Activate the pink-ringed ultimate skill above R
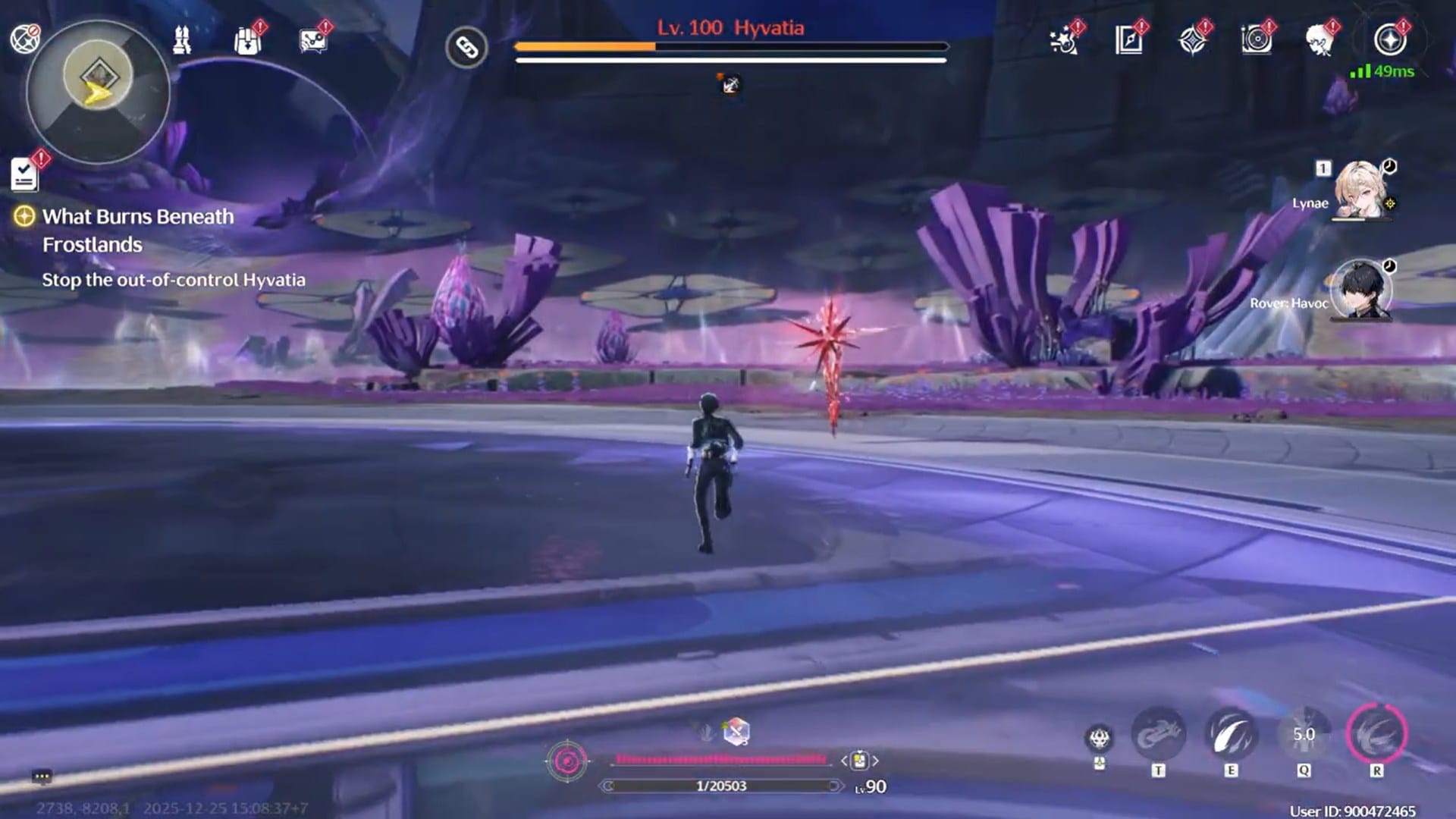This screenshot has height=819, width=1456. point(1376,734)
